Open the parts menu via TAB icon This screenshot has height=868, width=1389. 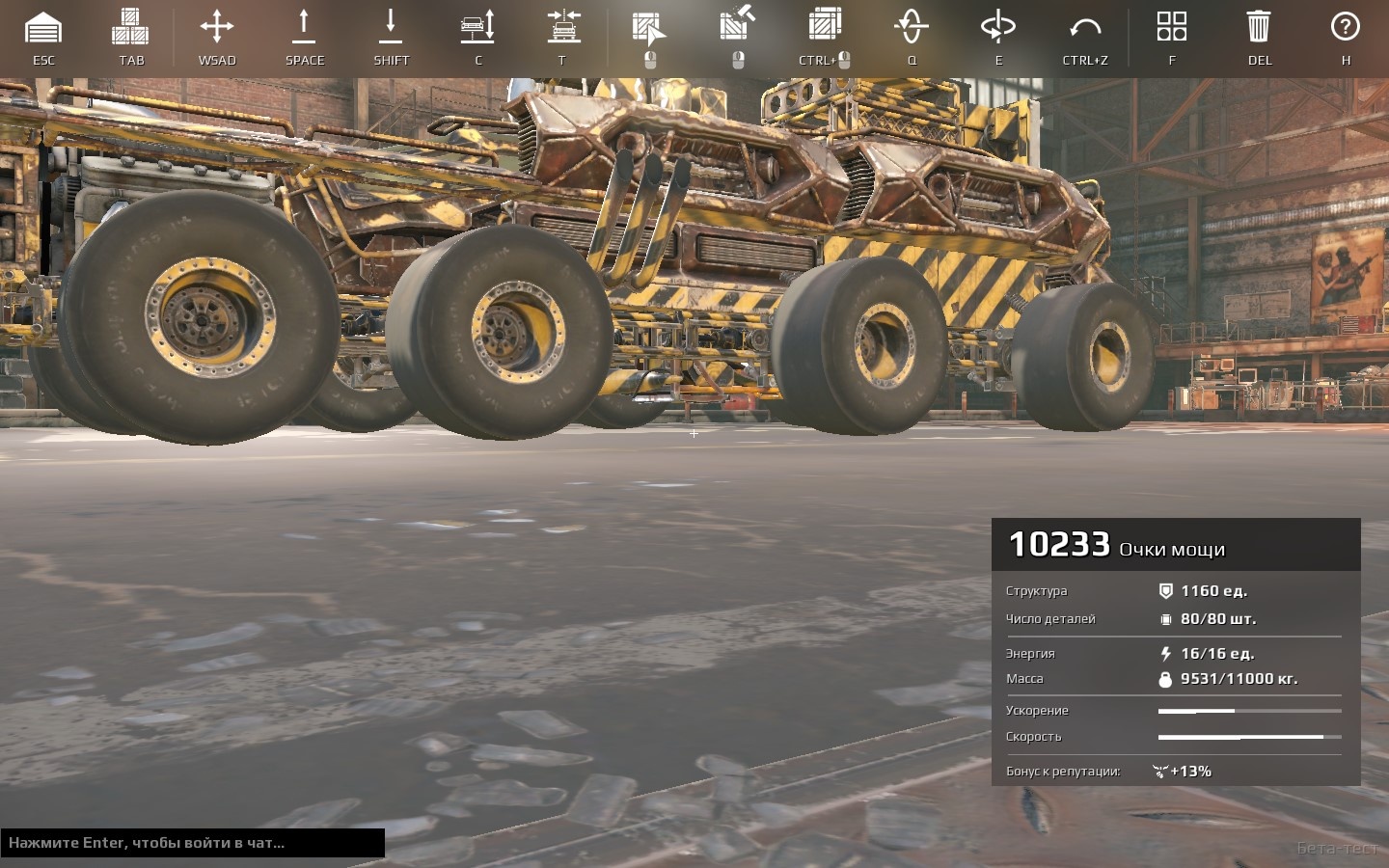point(130,29)
